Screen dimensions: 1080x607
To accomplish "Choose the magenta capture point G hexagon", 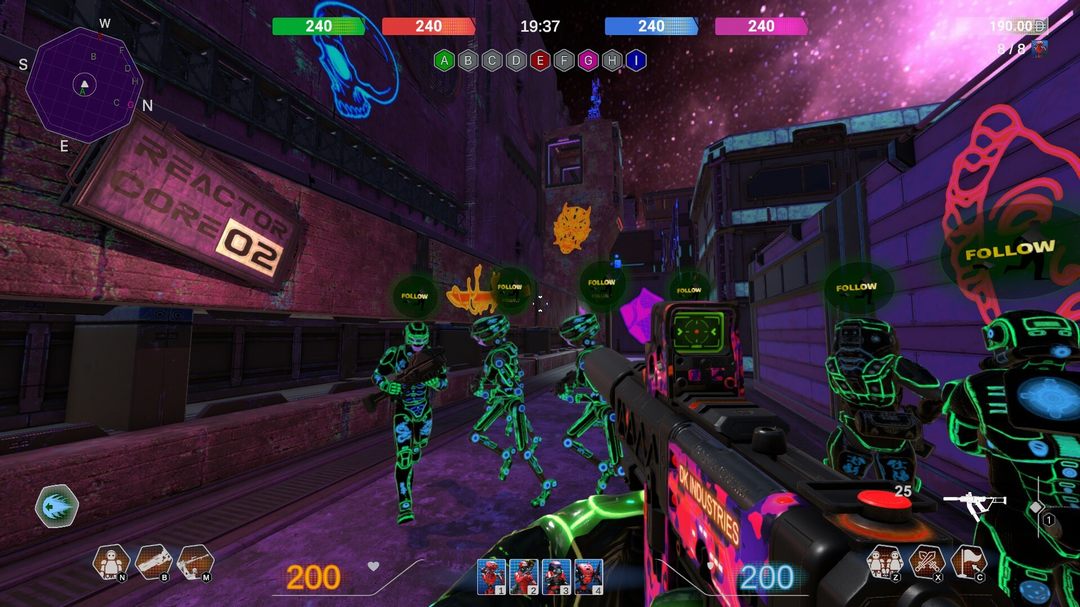I will pyautogui.click(x=588, y=60).
